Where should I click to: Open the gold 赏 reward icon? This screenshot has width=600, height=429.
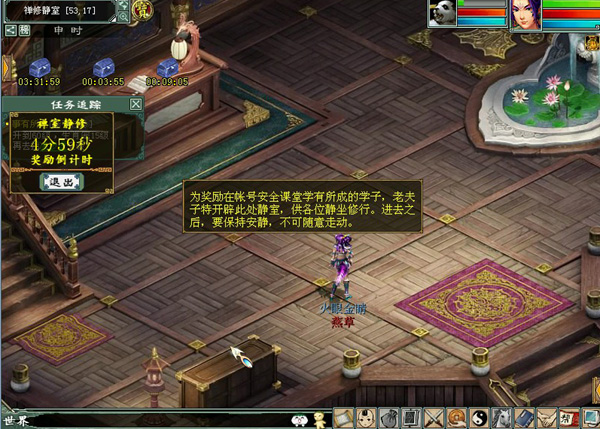pyautogui.click(x=141, y=10)
